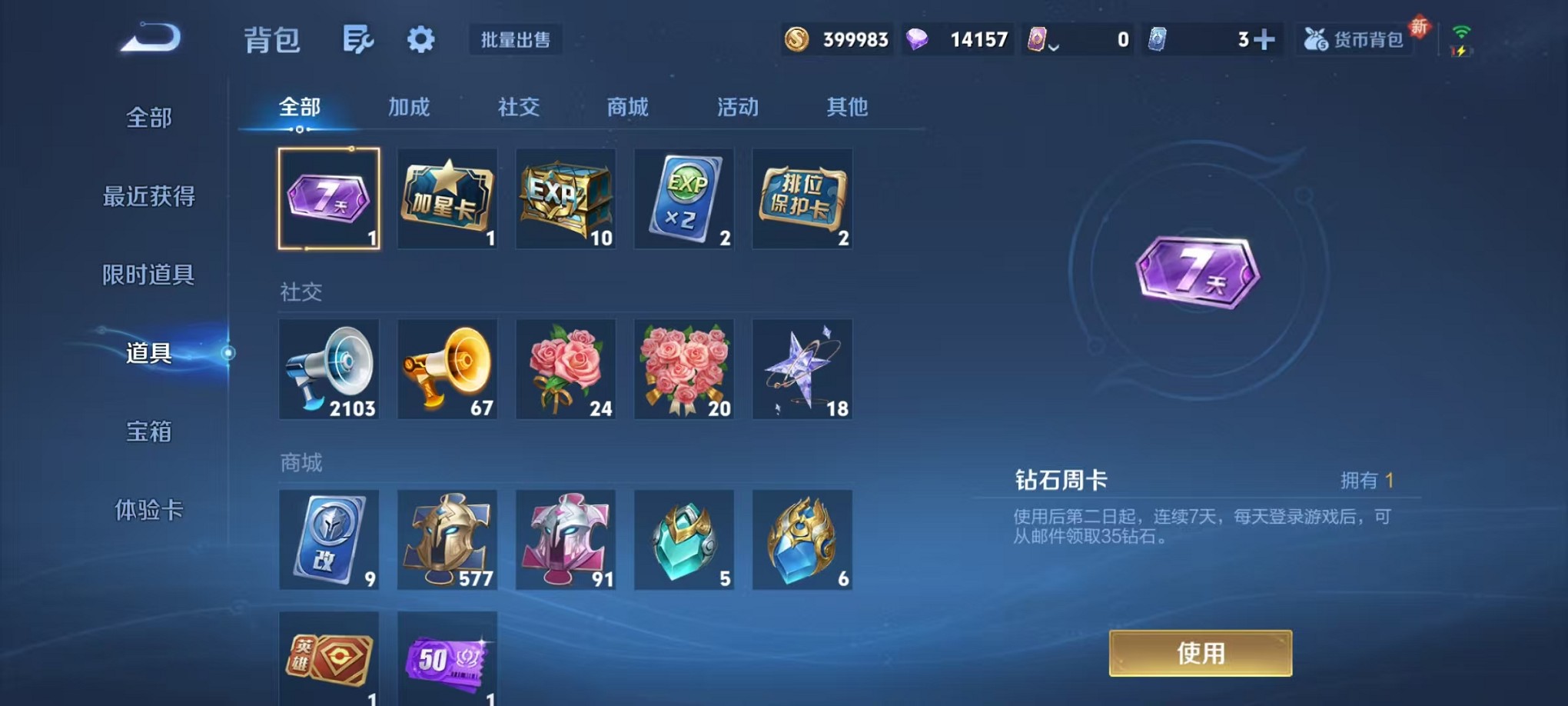Image resolution: width=1568 pixels, height=706 pixels.
Task: Select the crystal star item
Action: (802, 369)
